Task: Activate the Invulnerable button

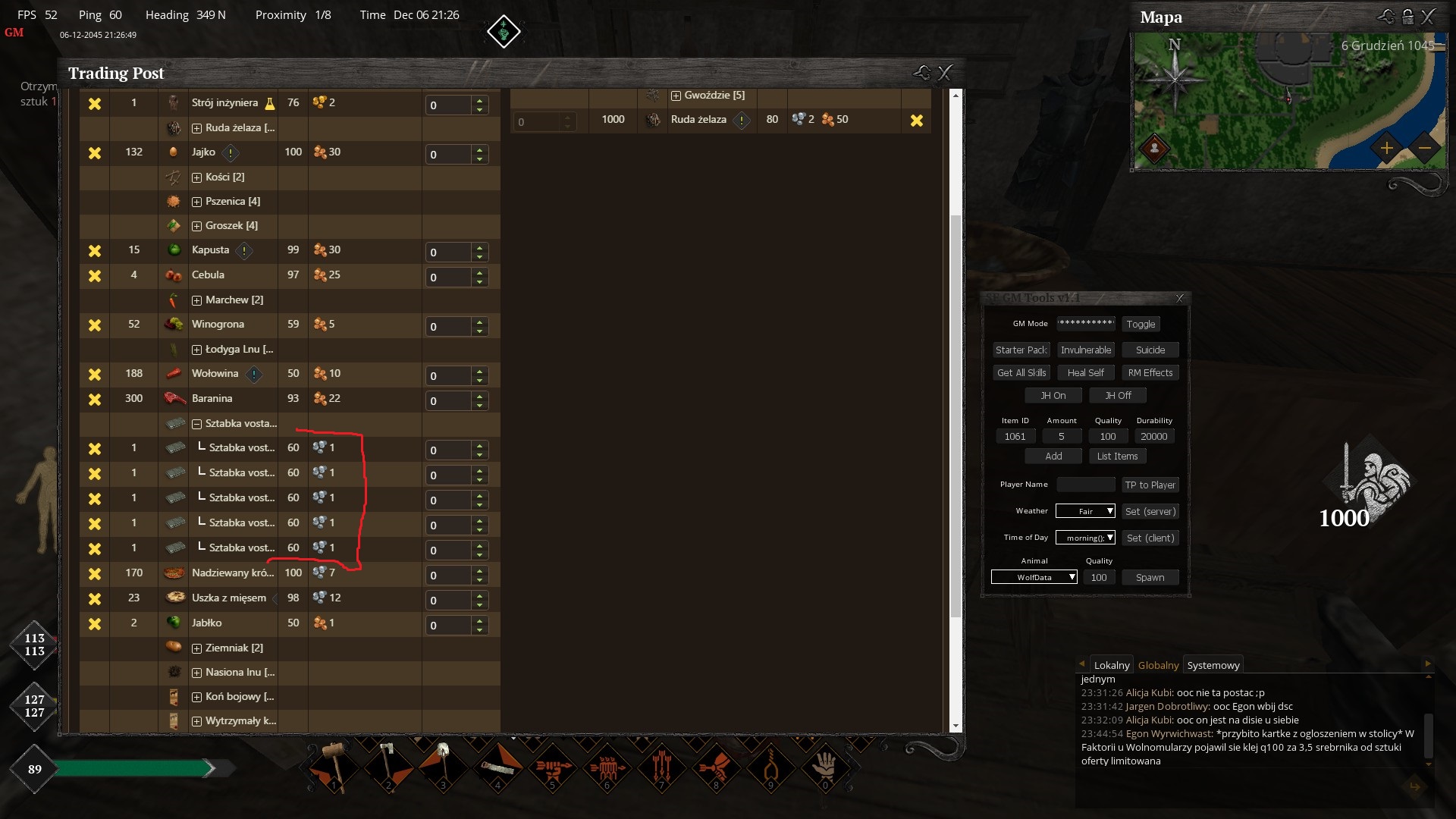Action: [x=1086, y=350]
